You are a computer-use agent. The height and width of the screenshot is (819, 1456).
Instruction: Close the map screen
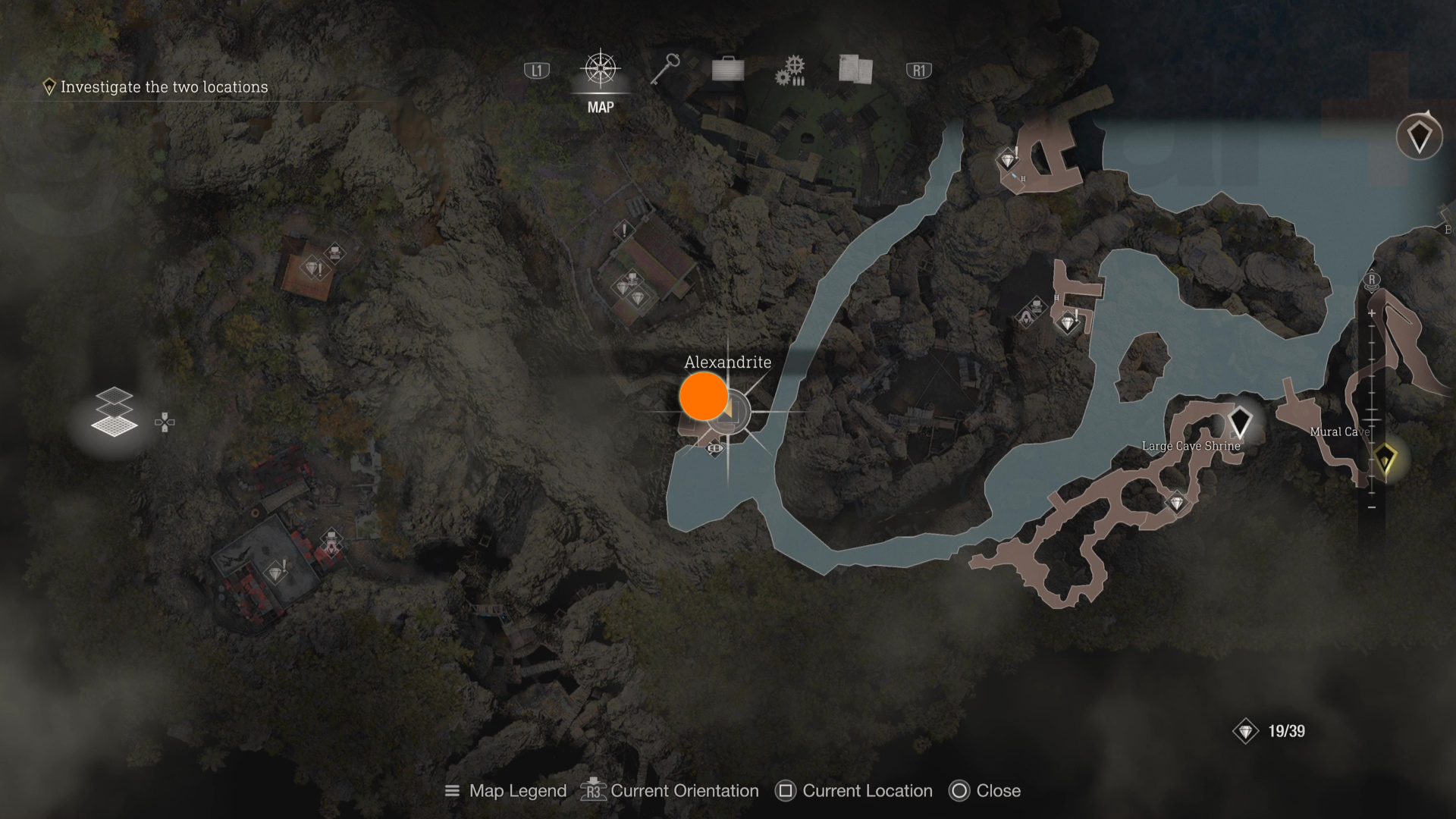click(x=984, y=791)
